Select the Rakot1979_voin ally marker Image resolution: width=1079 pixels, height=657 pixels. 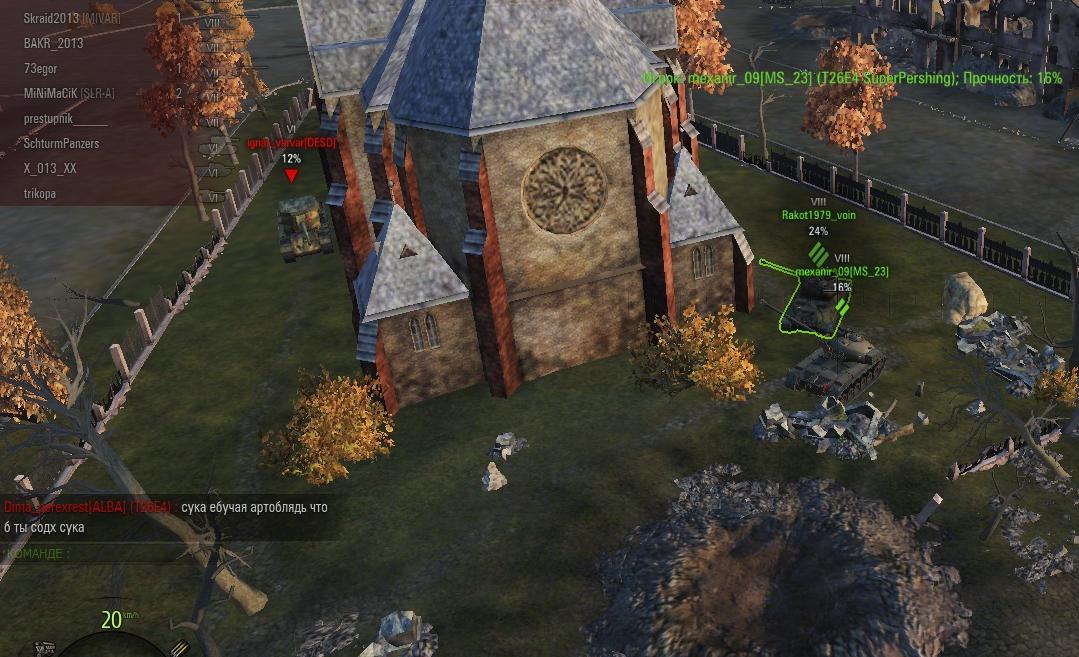point(818,214)
